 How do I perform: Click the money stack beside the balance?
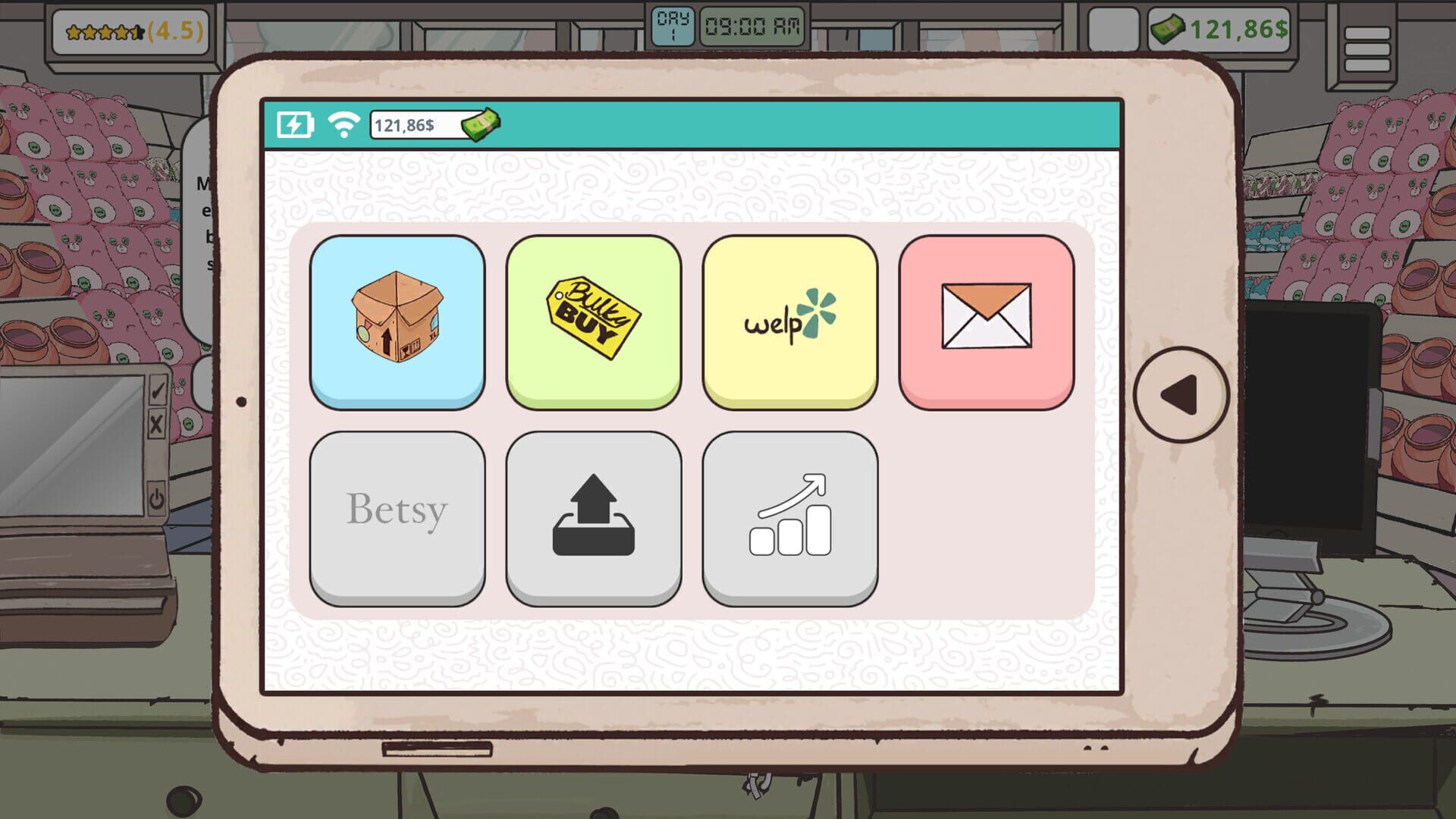tap(482, 125)
